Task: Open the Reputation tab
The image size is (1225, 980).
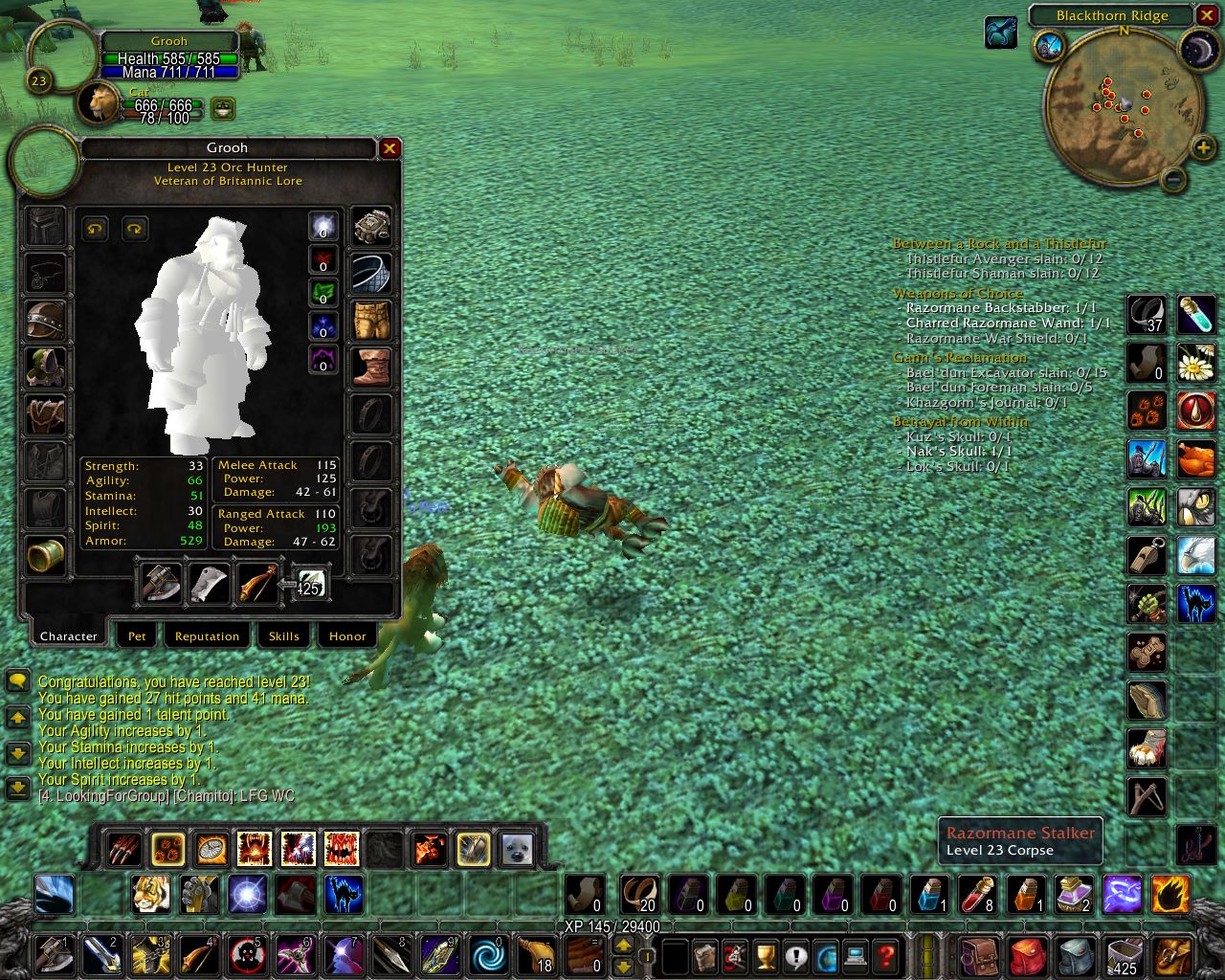Action: coord(207,635)
